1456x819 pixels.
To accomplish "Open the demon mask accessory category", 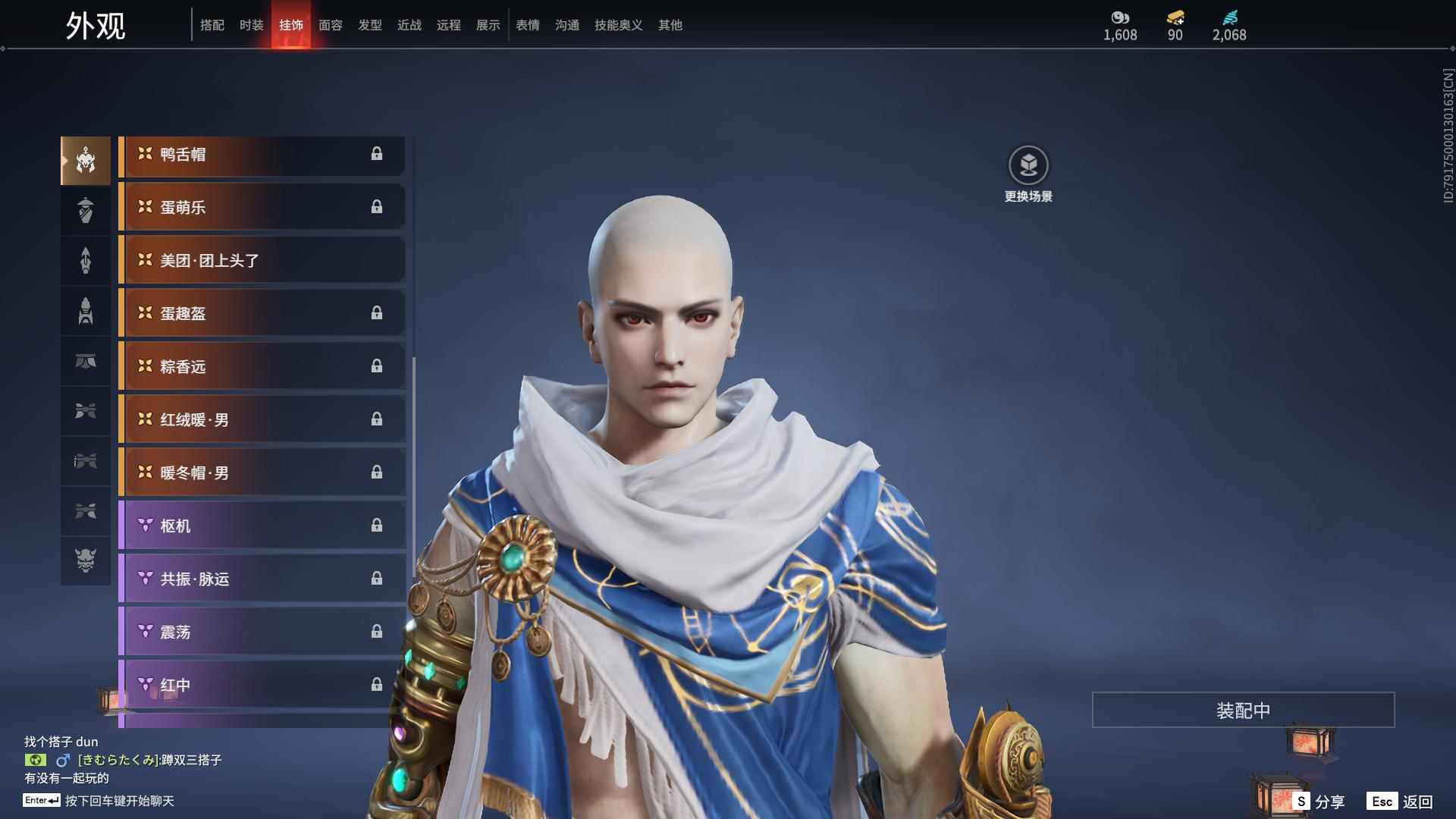I will pos(86,560).
